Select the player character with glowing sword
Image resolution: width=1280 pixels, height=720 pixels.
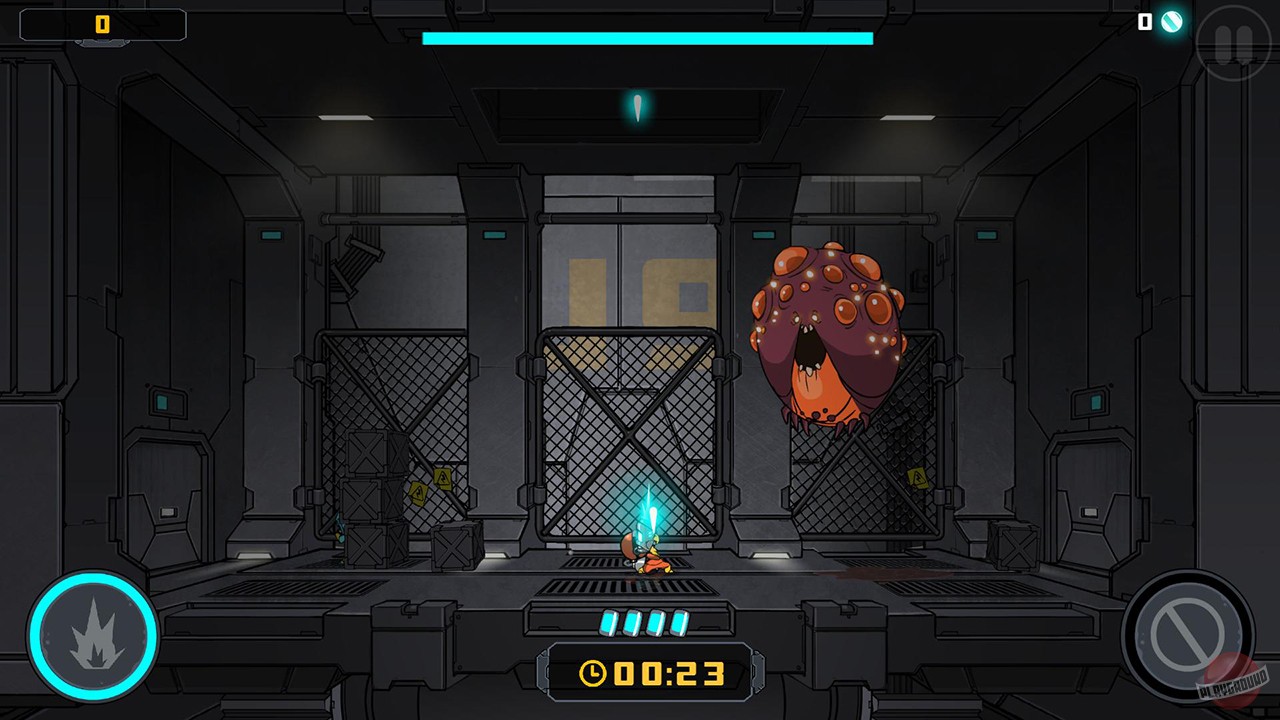(x=652, y=555)
